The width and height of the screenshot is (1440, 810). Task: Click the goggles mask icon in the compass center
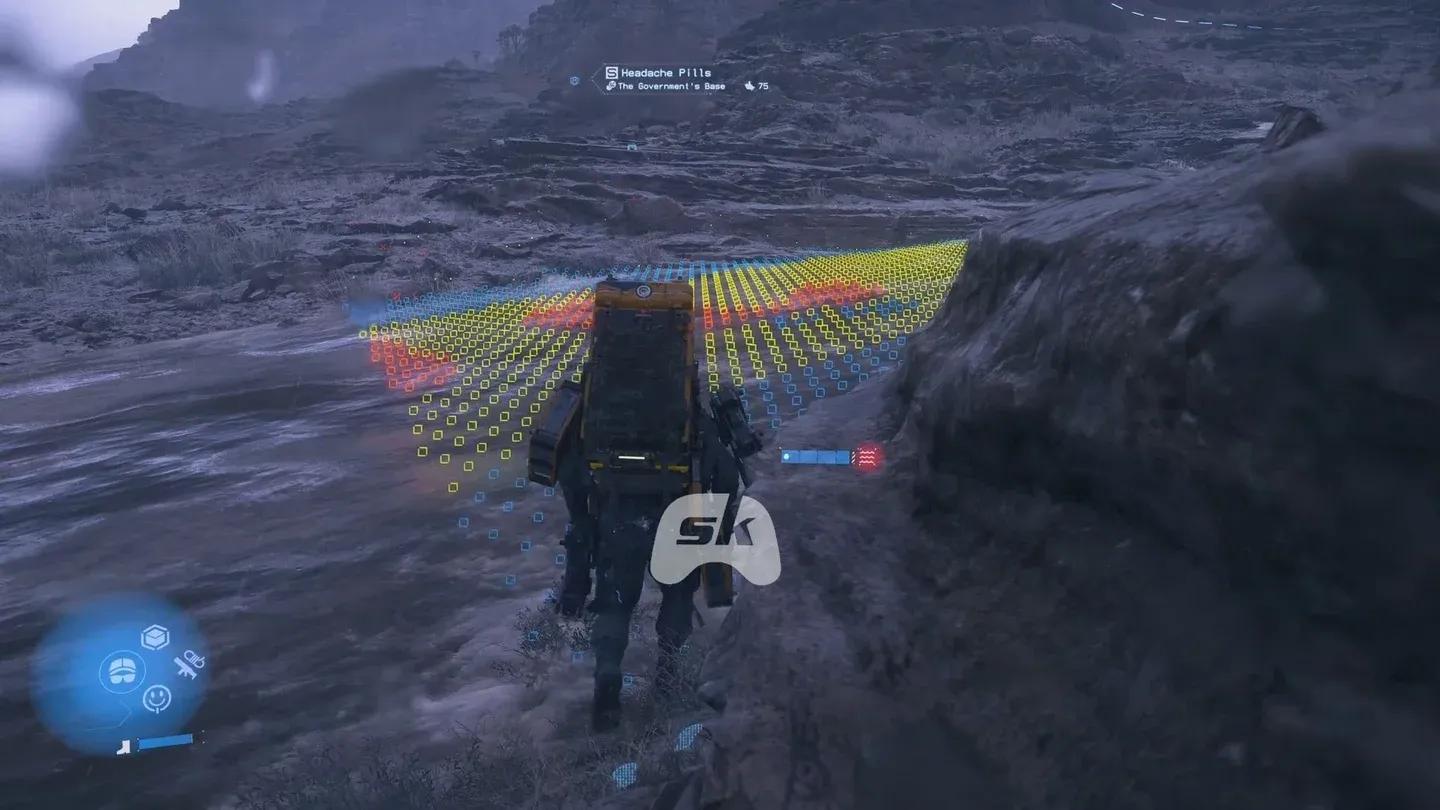pyautogui.click(x=122, y=670)
